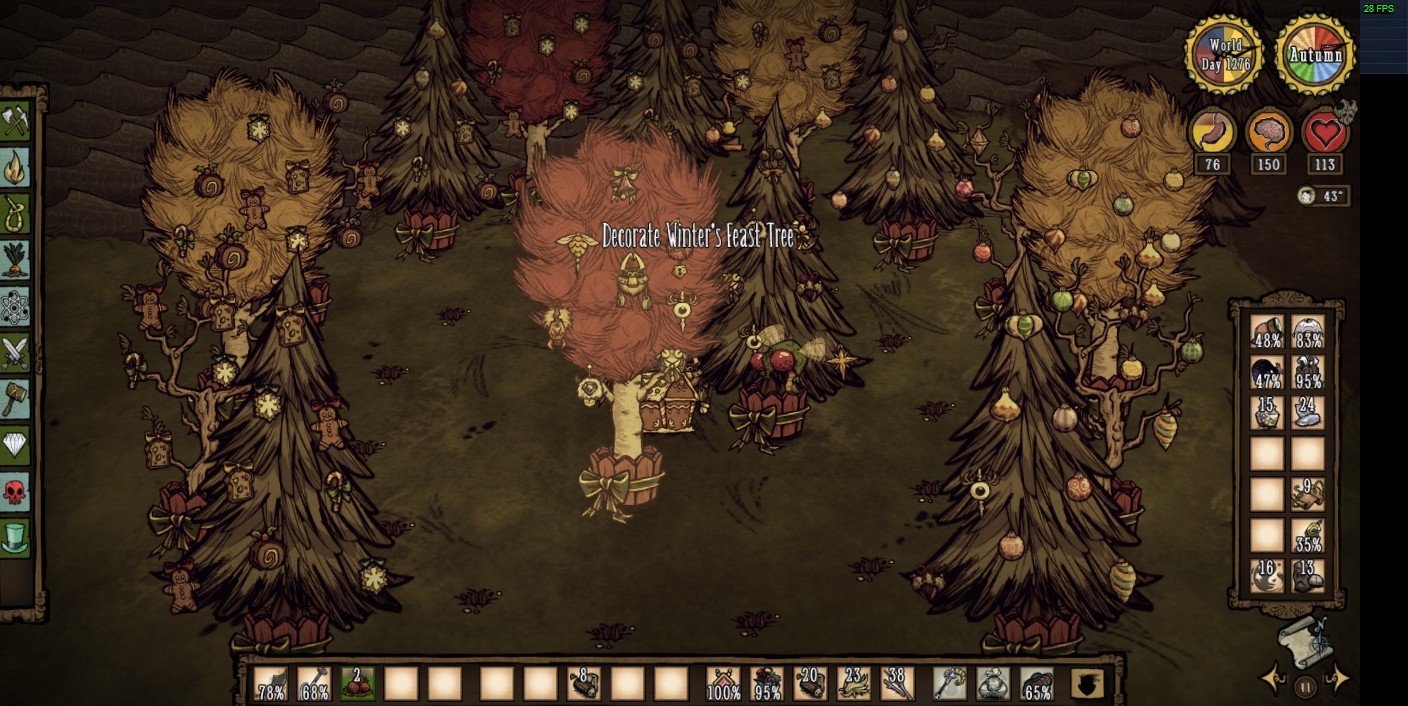Viewport: 1408px width, 706px height.
Task: Select the backpack jar with 15 items
Action: (x=1267, y=413)
